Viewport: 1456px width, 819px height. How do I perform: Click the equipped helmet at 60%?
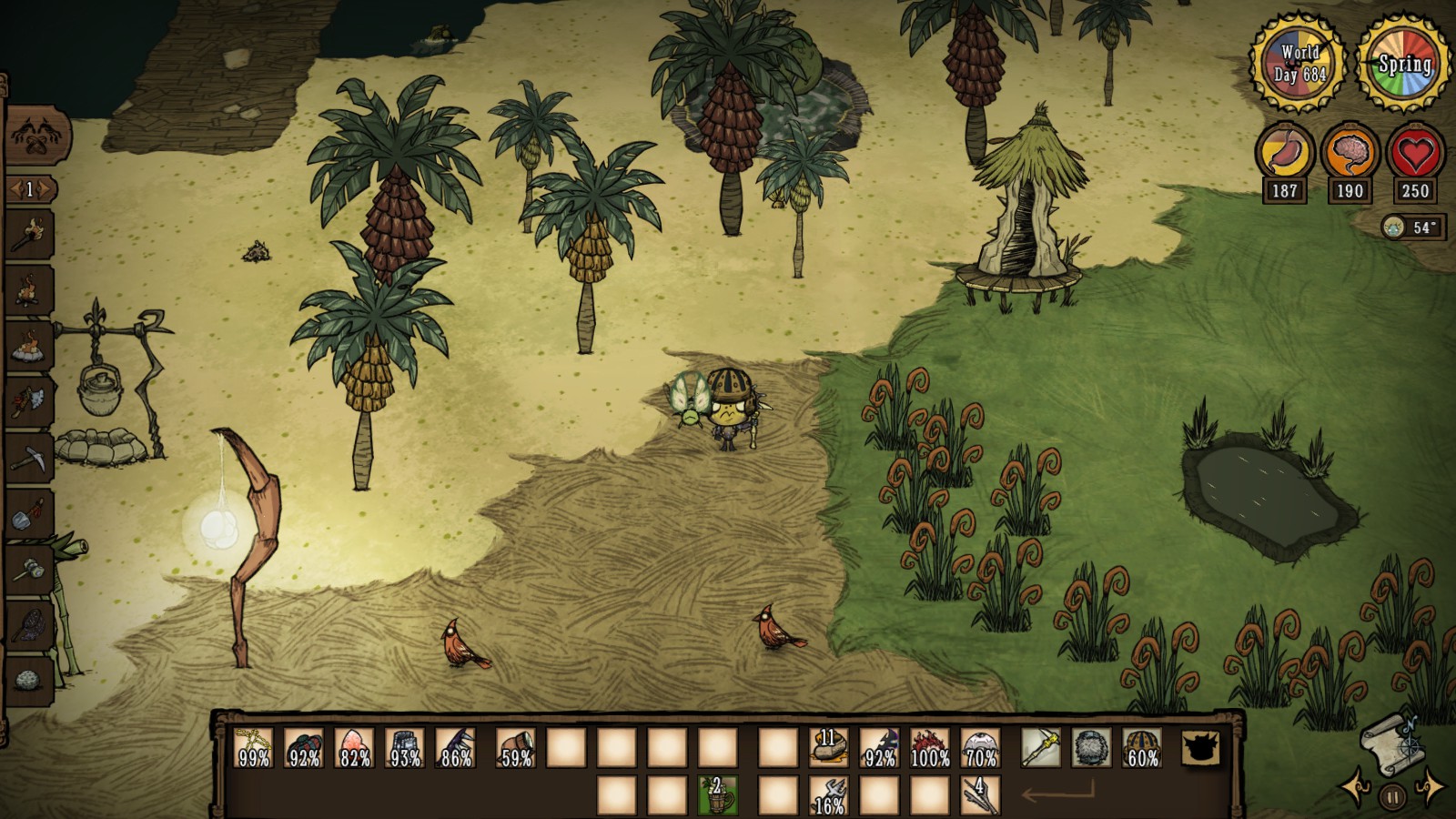(x=1142, y=748)
